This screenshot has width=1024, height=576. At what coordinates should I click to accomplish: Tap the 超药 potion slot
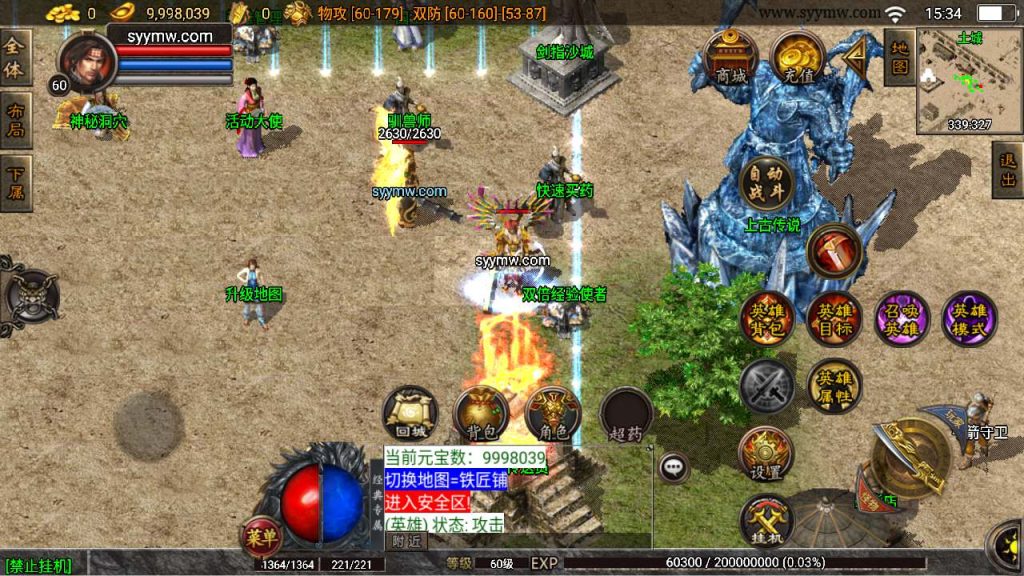pos(626,413)
